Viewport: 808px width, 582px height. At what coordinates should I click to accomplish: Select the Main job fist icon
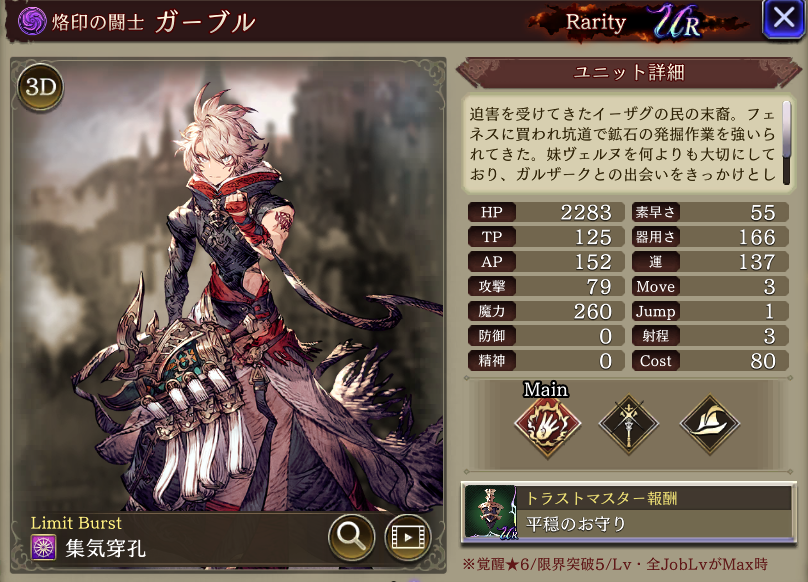tap(544, 424)
